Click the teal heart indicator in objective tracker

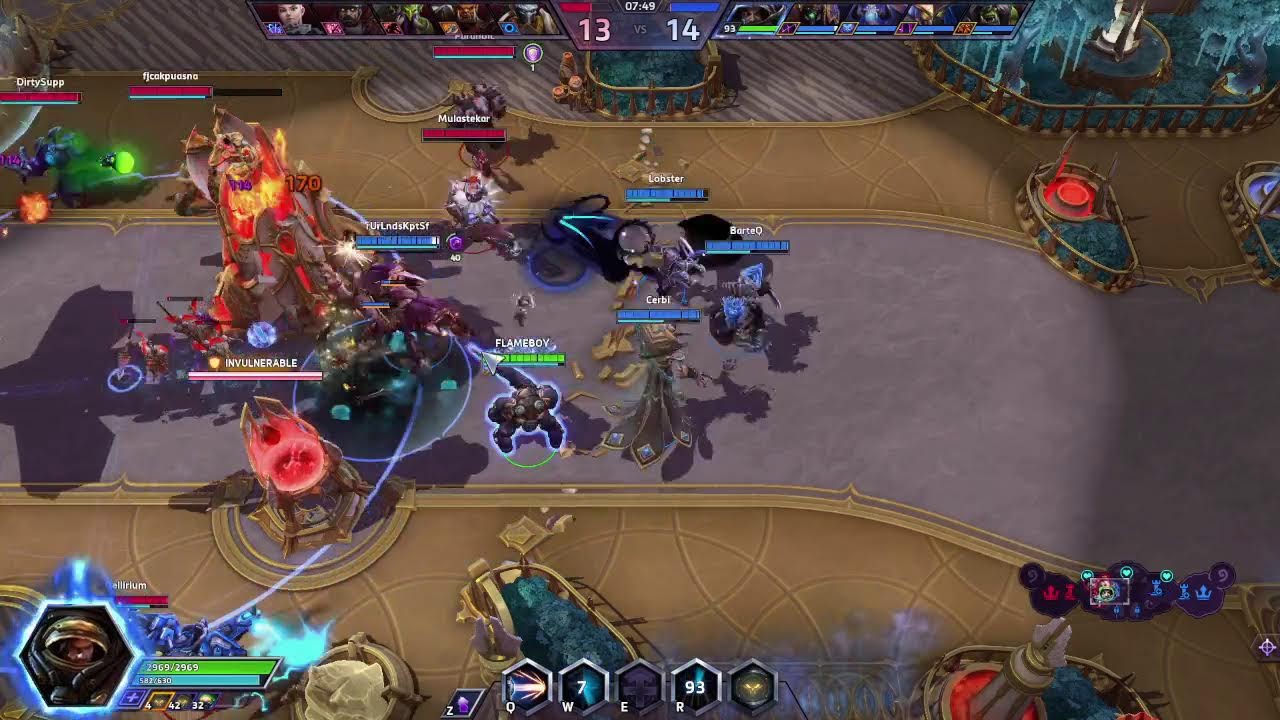(x=1127, y=571)
